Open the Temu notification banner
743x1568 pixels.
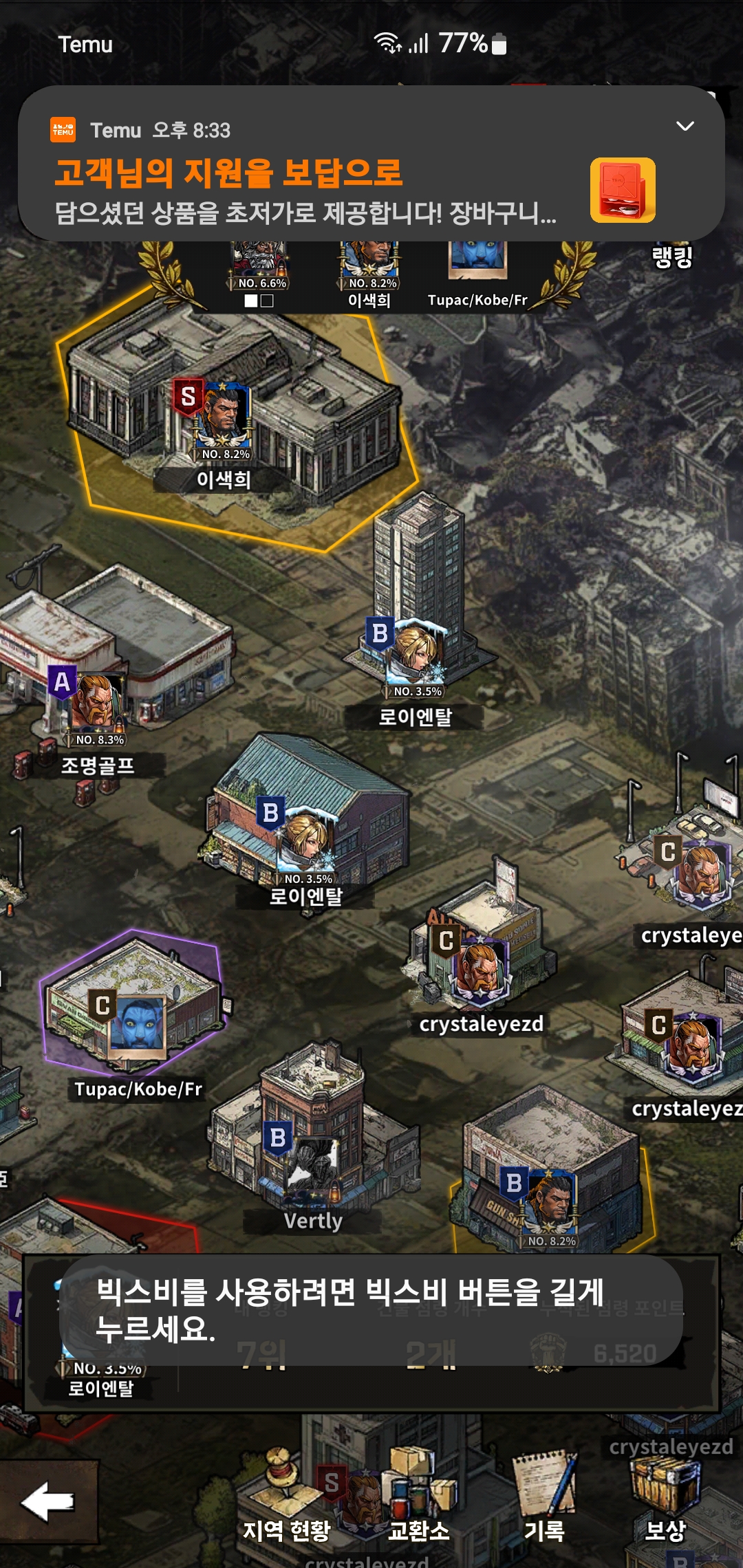tap(310, 186)
